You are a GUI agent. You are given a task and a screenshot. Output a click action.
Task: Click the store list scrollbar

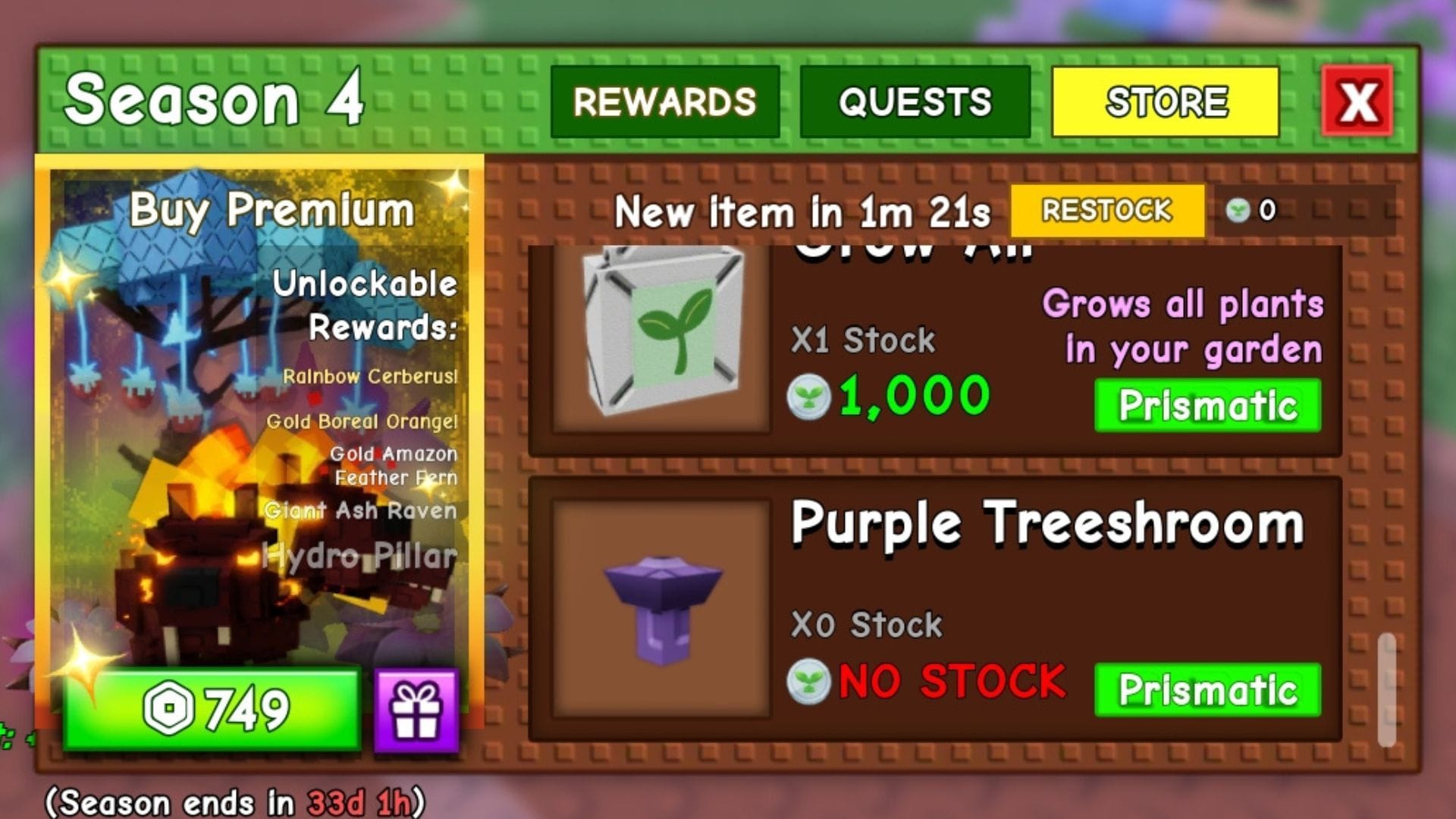(1387, 689)
